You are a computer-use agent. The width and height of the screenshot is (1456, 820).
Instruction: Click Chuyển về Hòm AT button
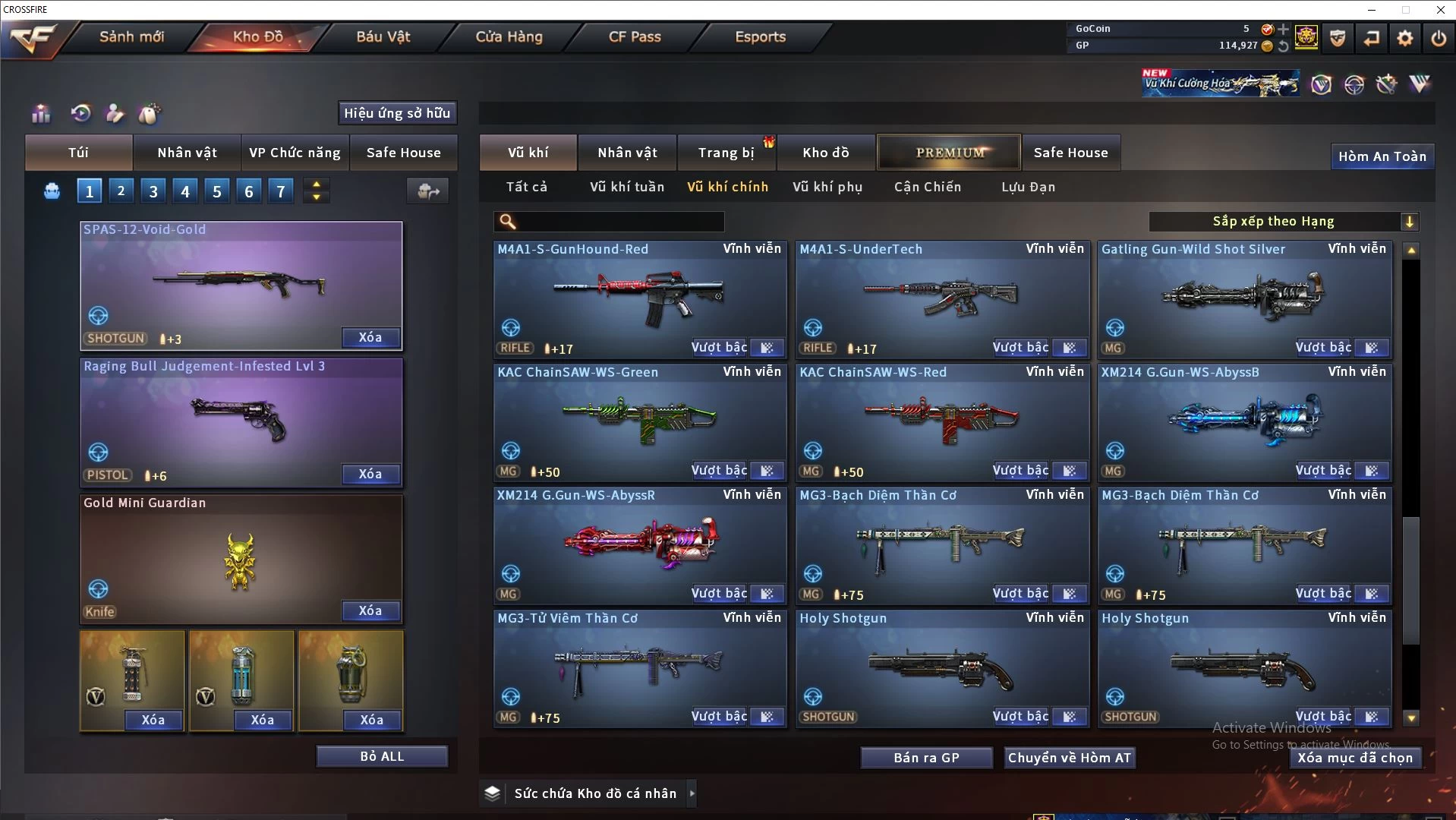coord(1069,758)
